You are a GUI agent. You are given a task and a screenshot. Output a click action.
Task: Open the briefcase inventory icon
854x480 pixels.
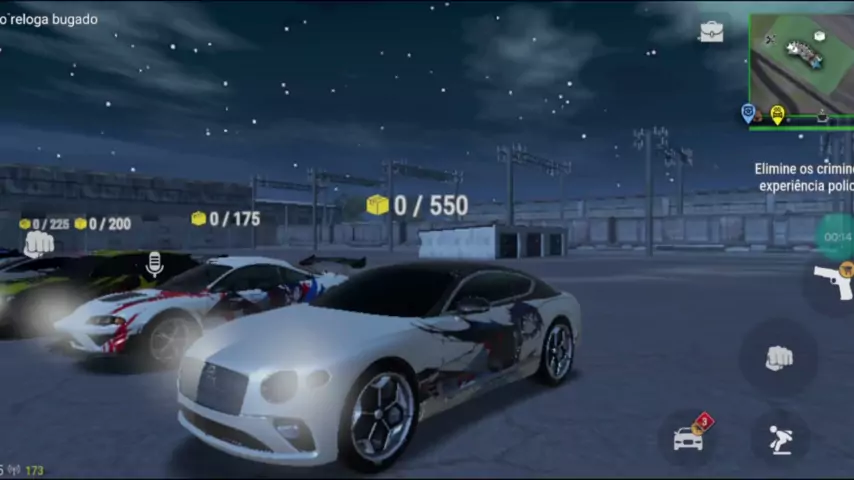711,32
